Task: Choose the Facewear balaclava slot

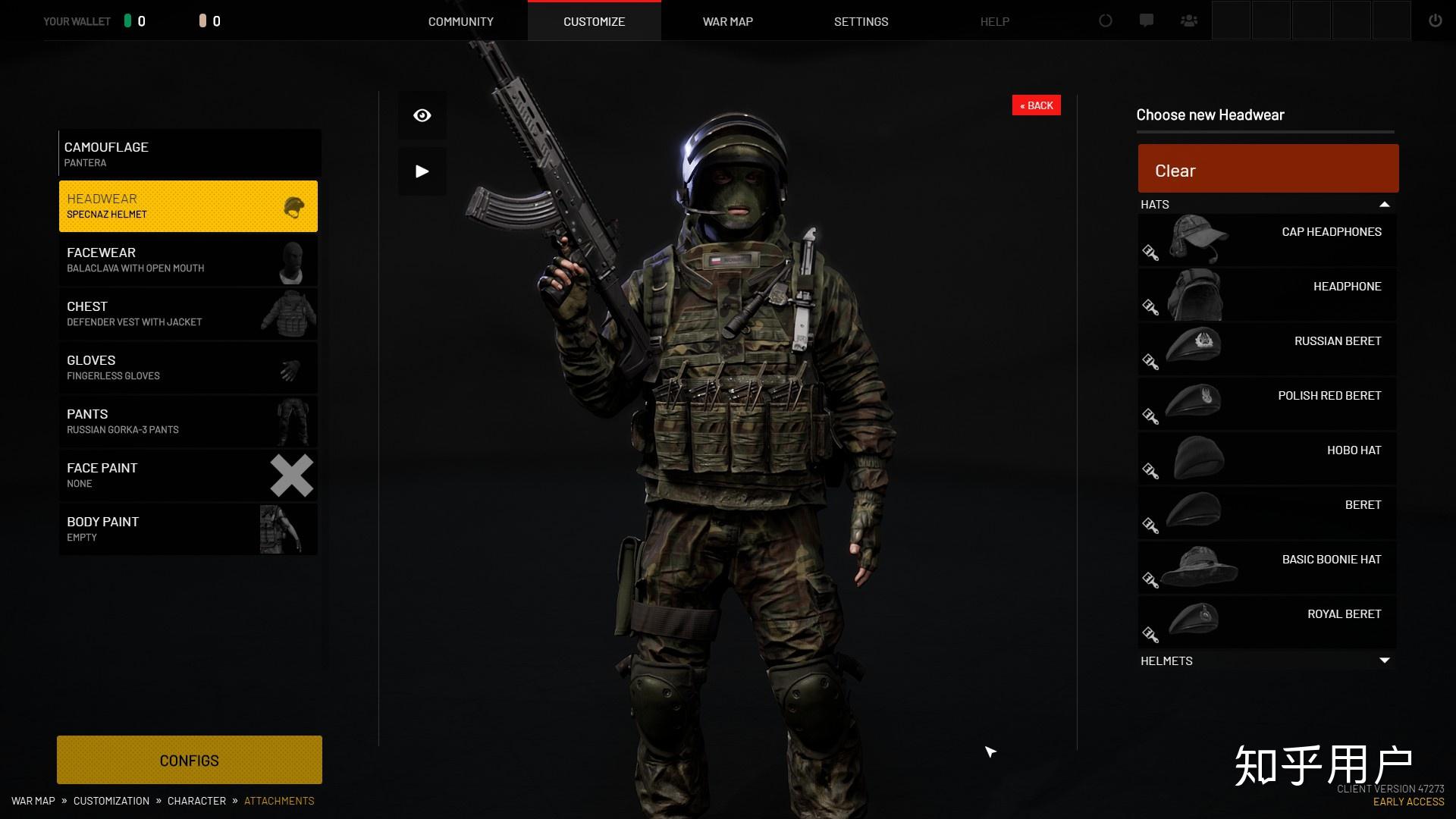Action: coord(188,260)
